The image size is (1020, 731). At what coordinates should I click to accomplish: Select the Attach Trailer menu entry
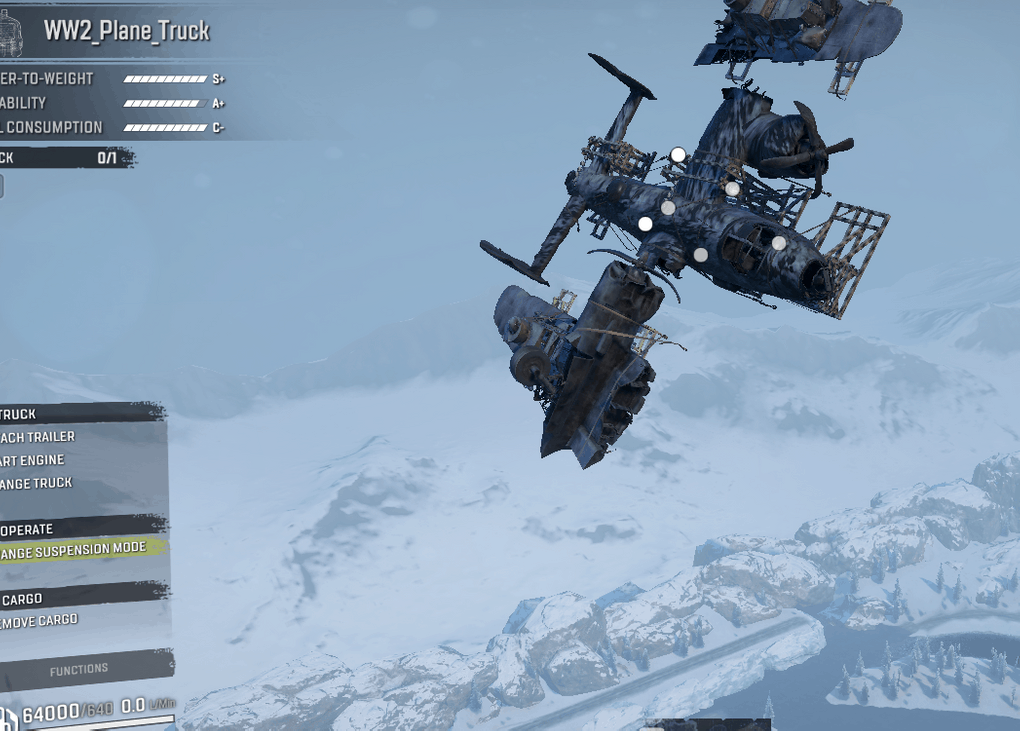click(x=40, y=437)
